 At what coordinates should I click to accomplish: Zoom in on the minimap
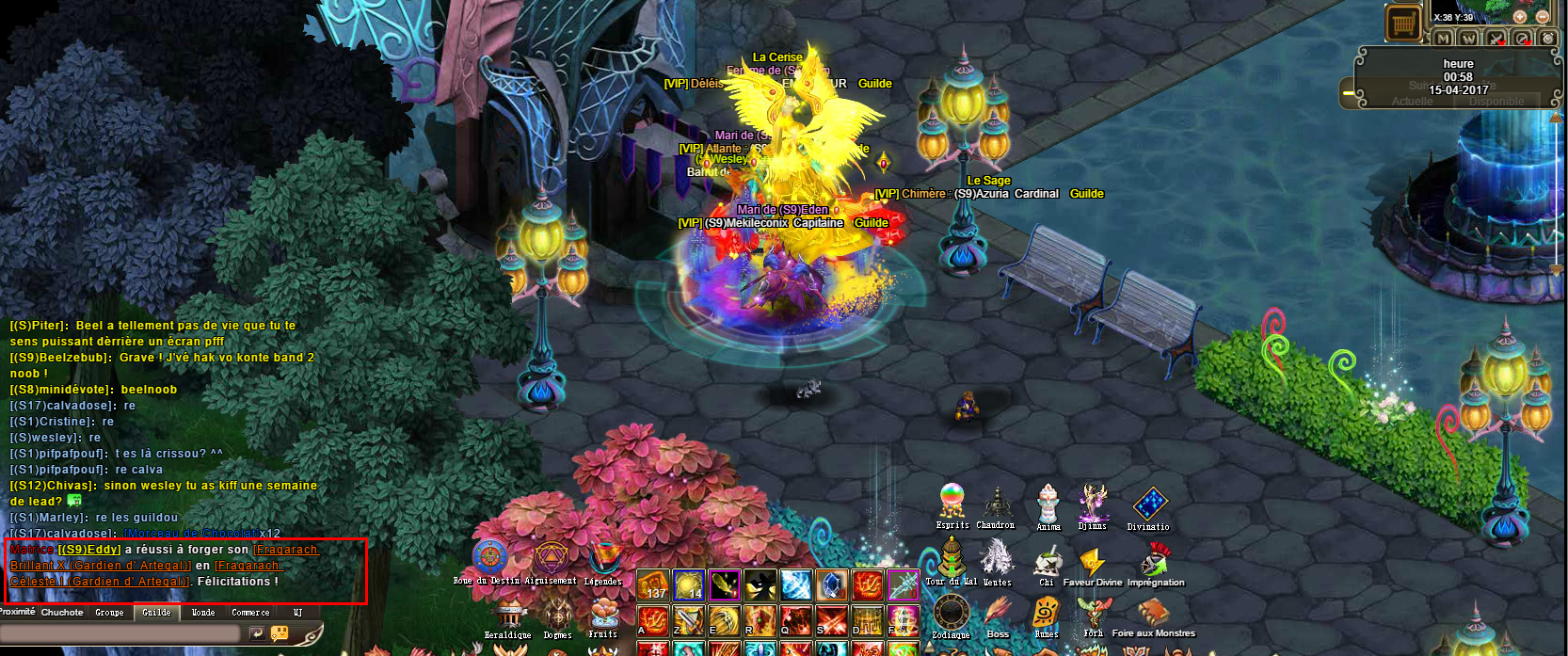1520,17
